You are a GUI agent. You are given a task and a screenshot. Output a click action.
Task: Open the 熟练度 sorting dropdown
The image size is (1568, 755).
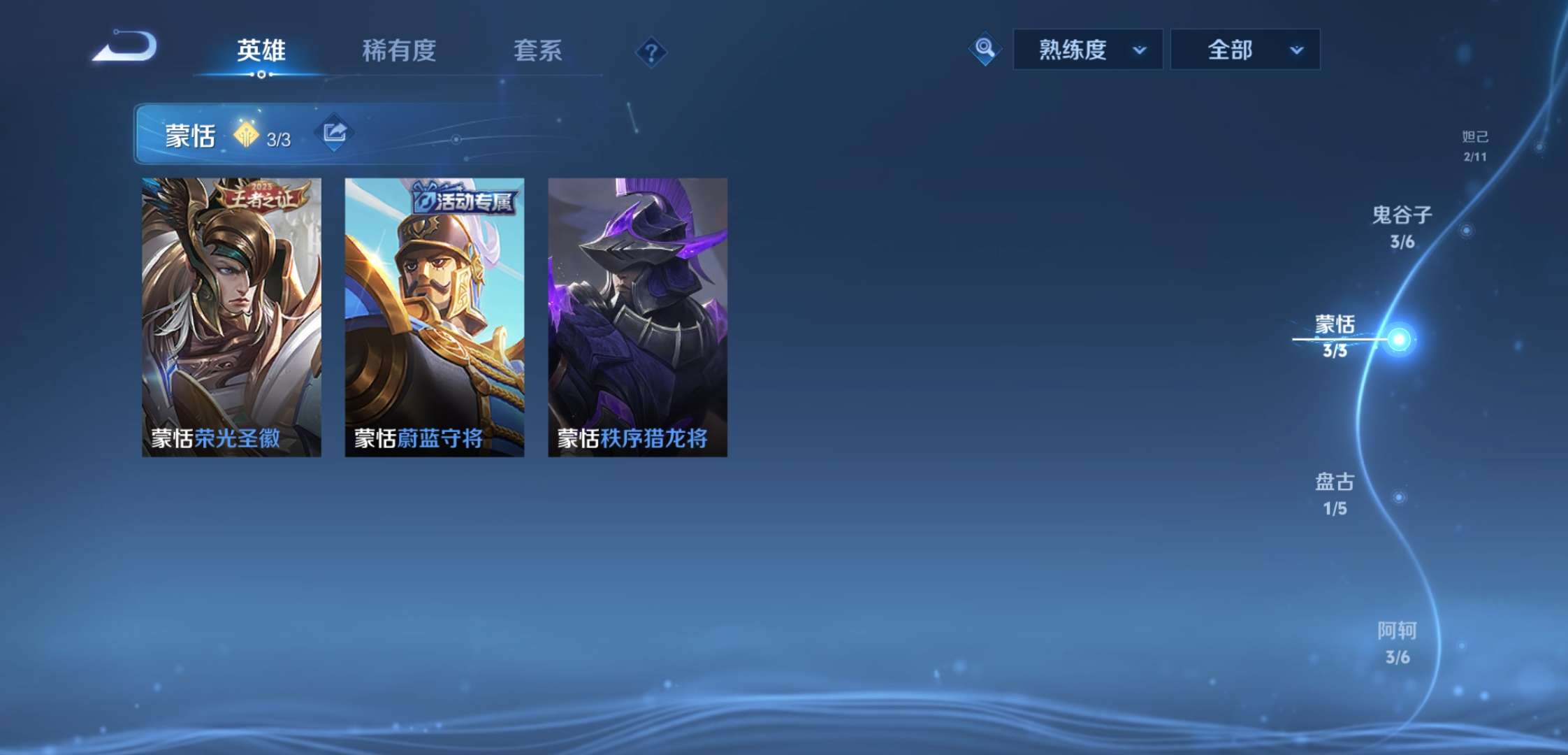tap(1087, 49)
